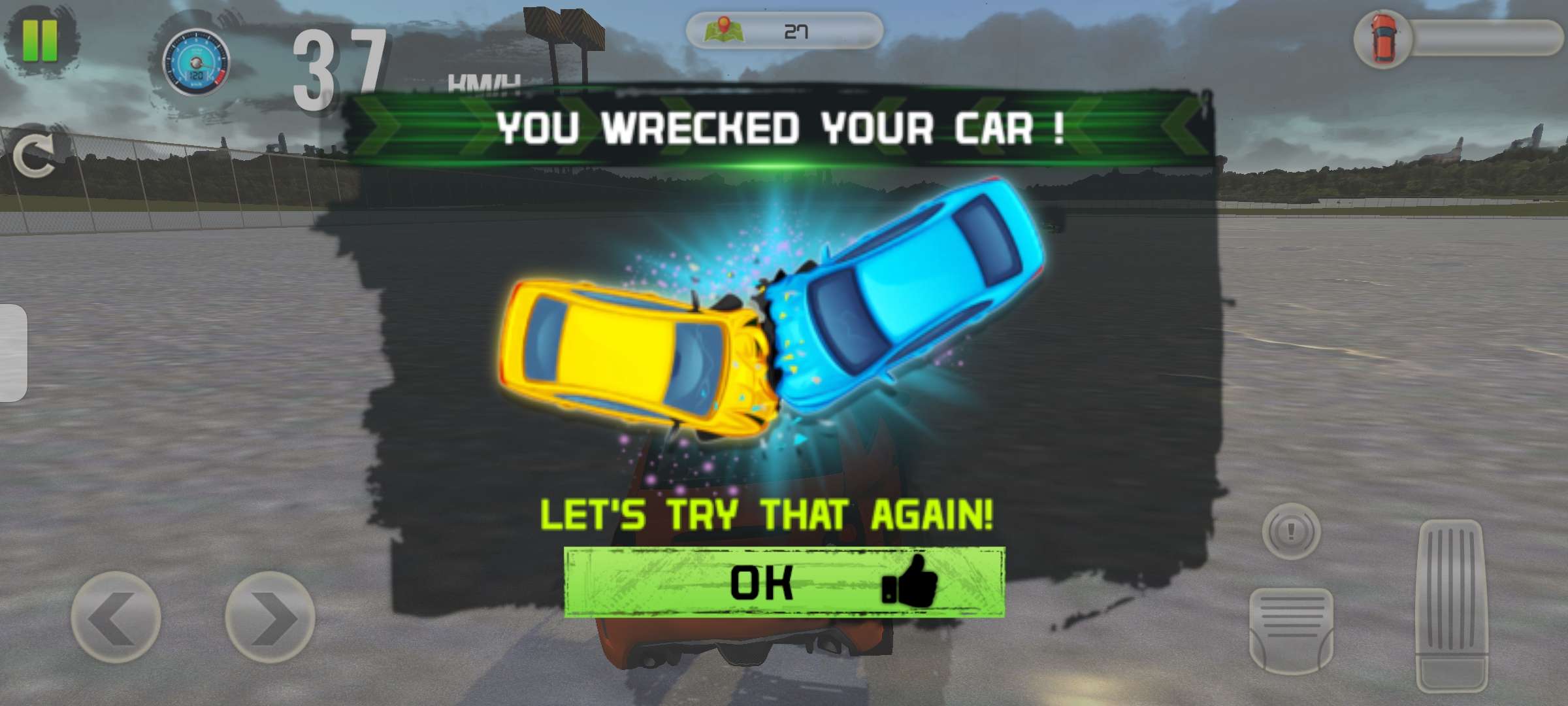Steer right with the right arrow
Image resolution: width=1568 pixels, height=706 pixels.
pyautogui.click(x=269, y=617)
